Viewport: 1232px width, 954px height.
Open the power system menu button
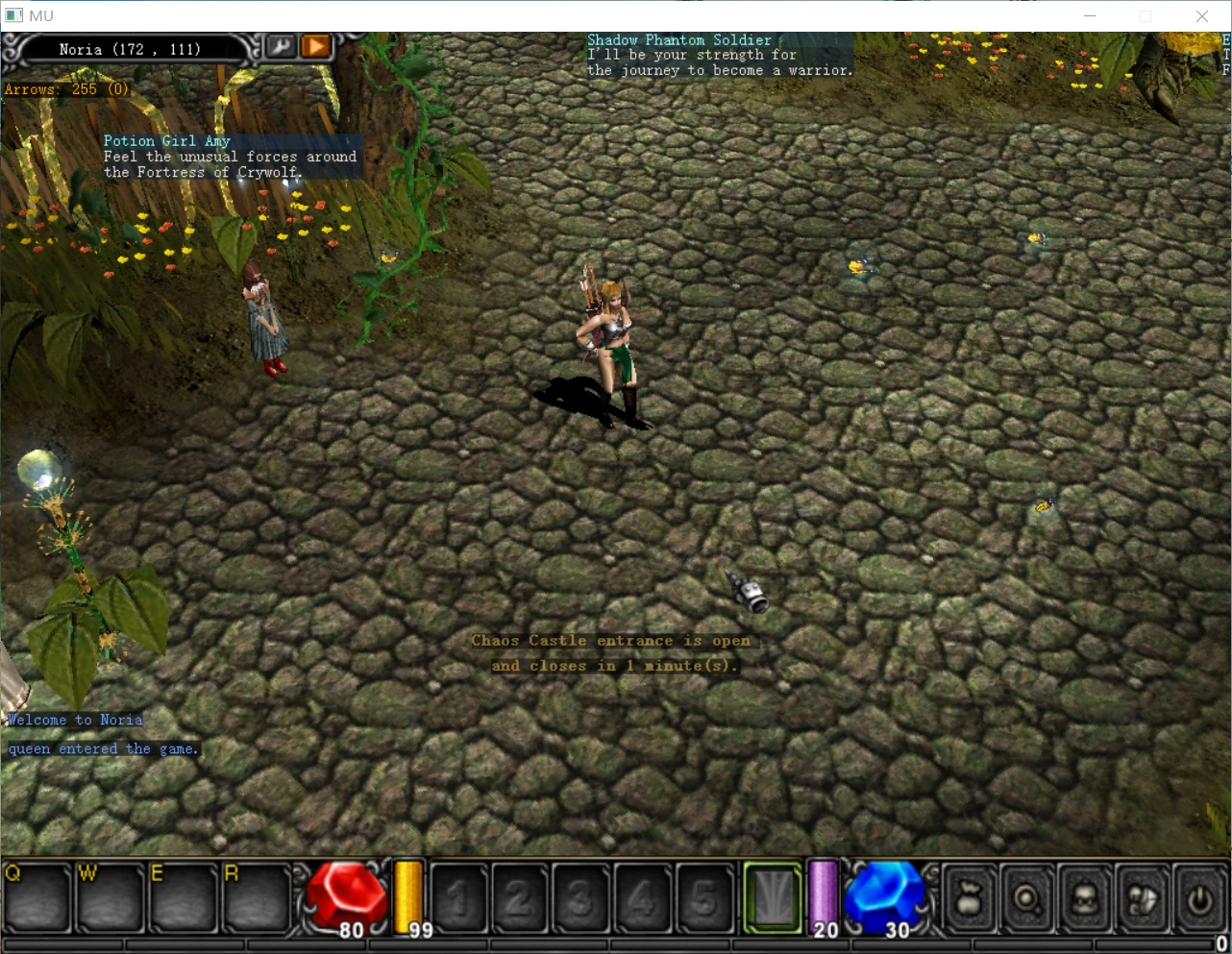pos(1199,899)
